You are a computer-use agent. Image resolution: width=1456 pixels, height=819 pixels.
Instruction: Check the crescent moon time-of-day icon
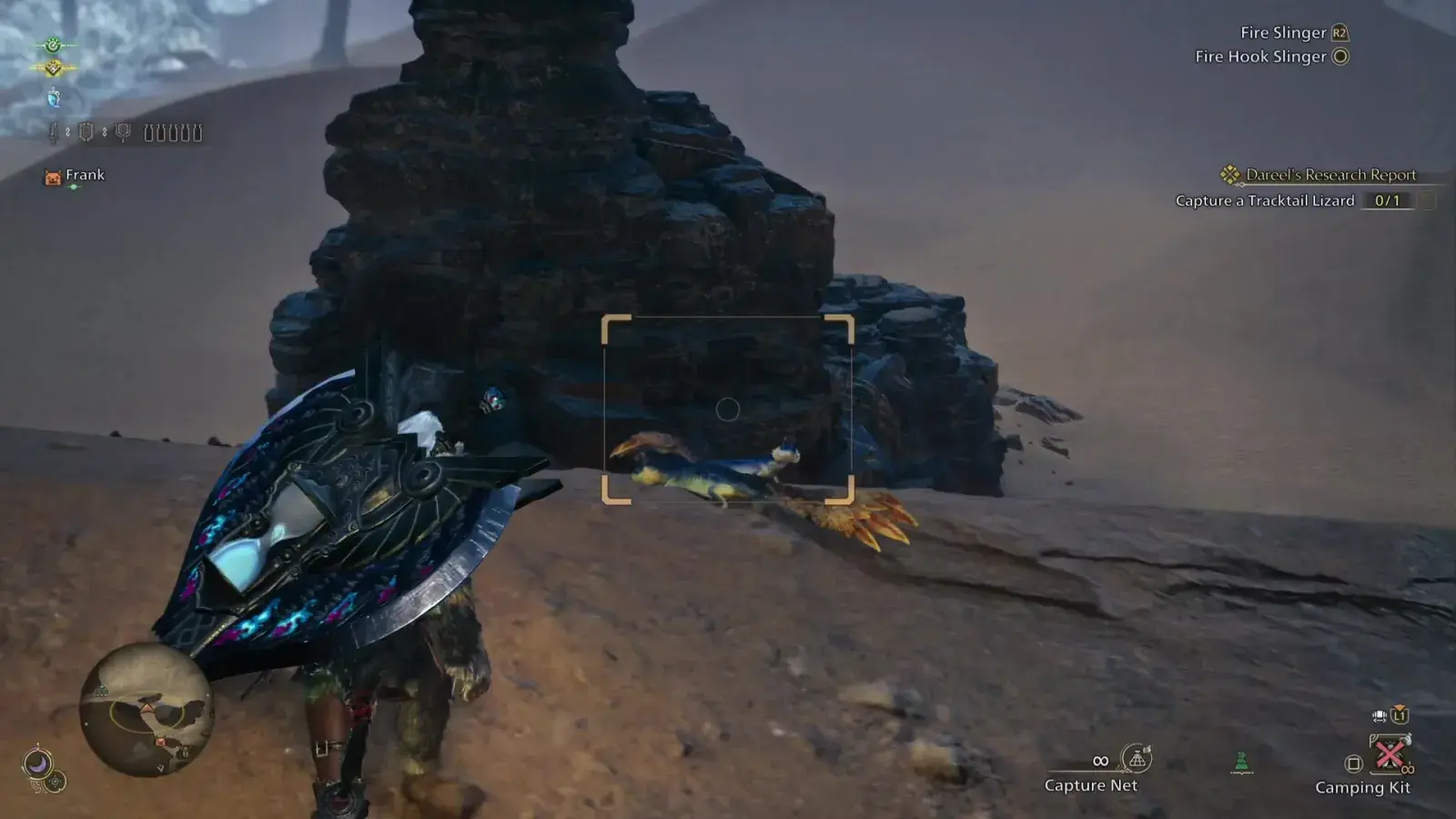pos(37,763)
